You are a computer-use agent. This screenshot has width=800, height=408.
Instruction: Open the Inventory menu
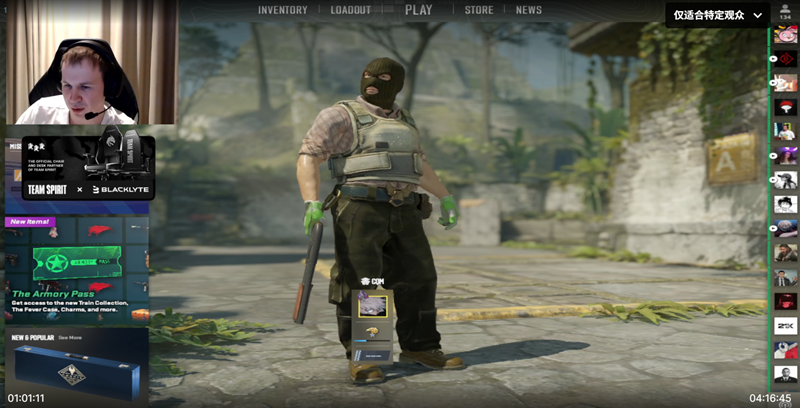coord(283,10)
